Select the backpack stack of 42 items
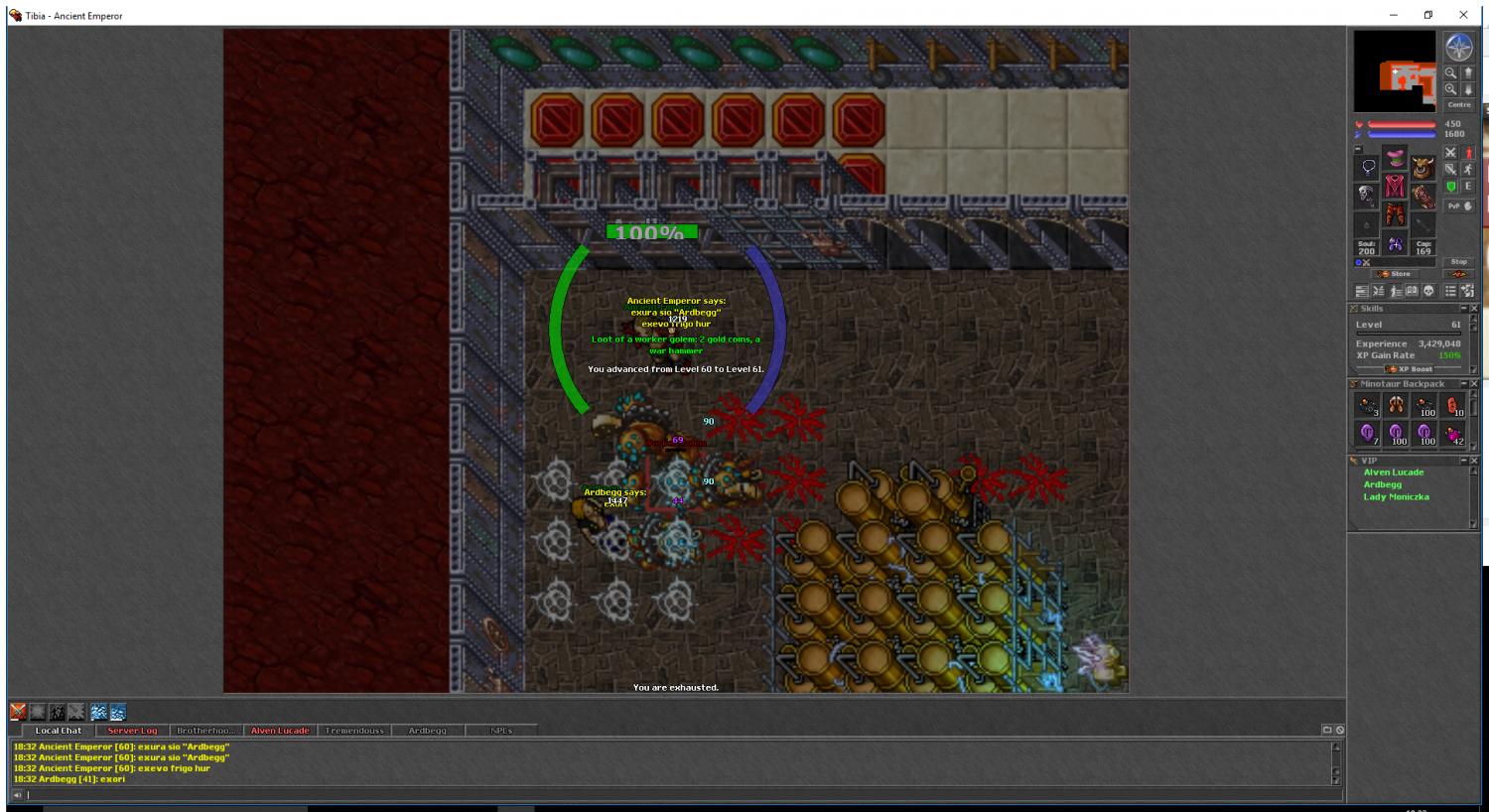This screenshot has width=1489, height=812. pyautogui.click(x=1453, y=435)
